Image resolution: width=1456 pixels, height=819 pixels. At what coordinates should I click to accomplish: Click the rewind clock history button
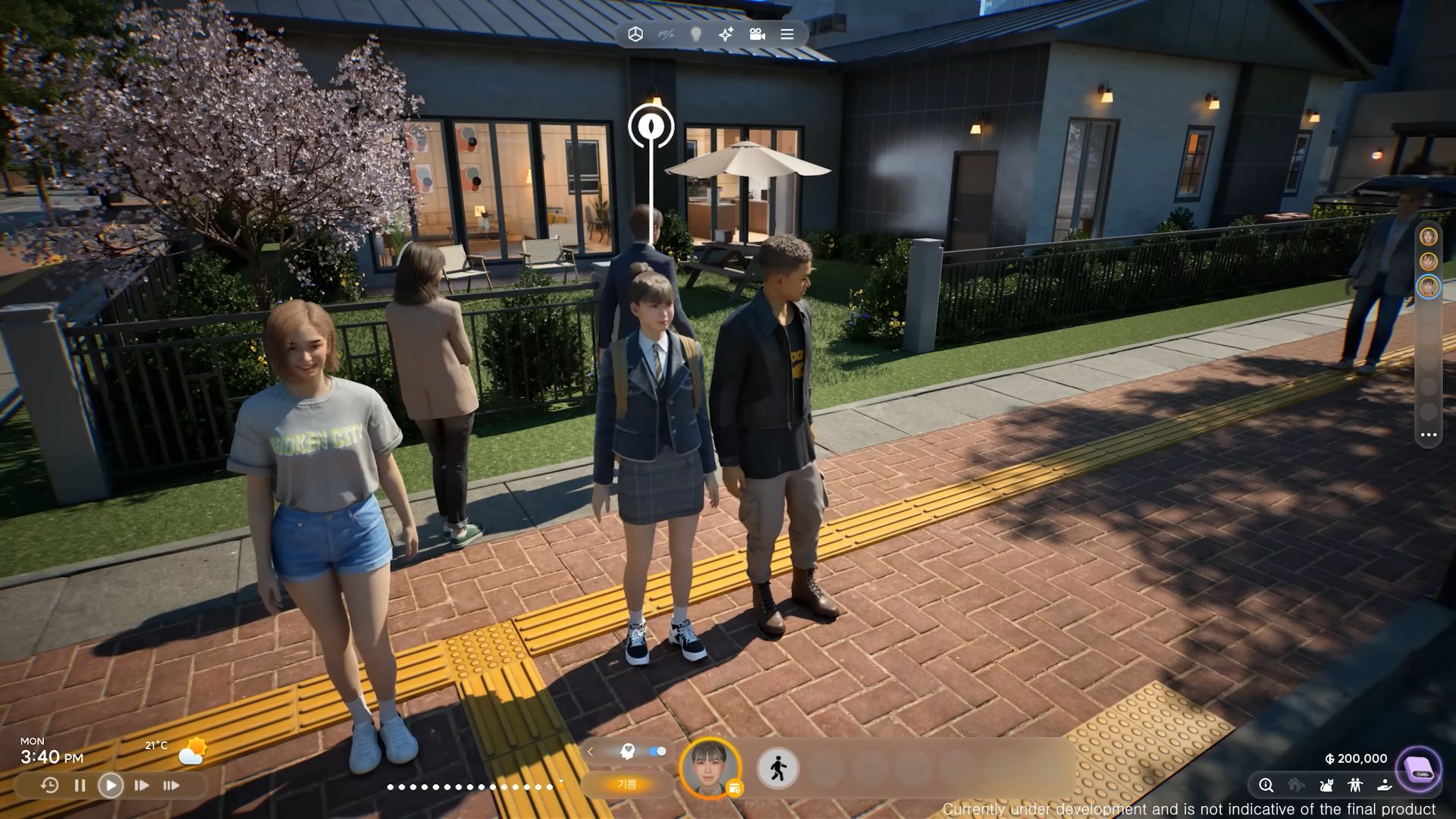(49, 786)
